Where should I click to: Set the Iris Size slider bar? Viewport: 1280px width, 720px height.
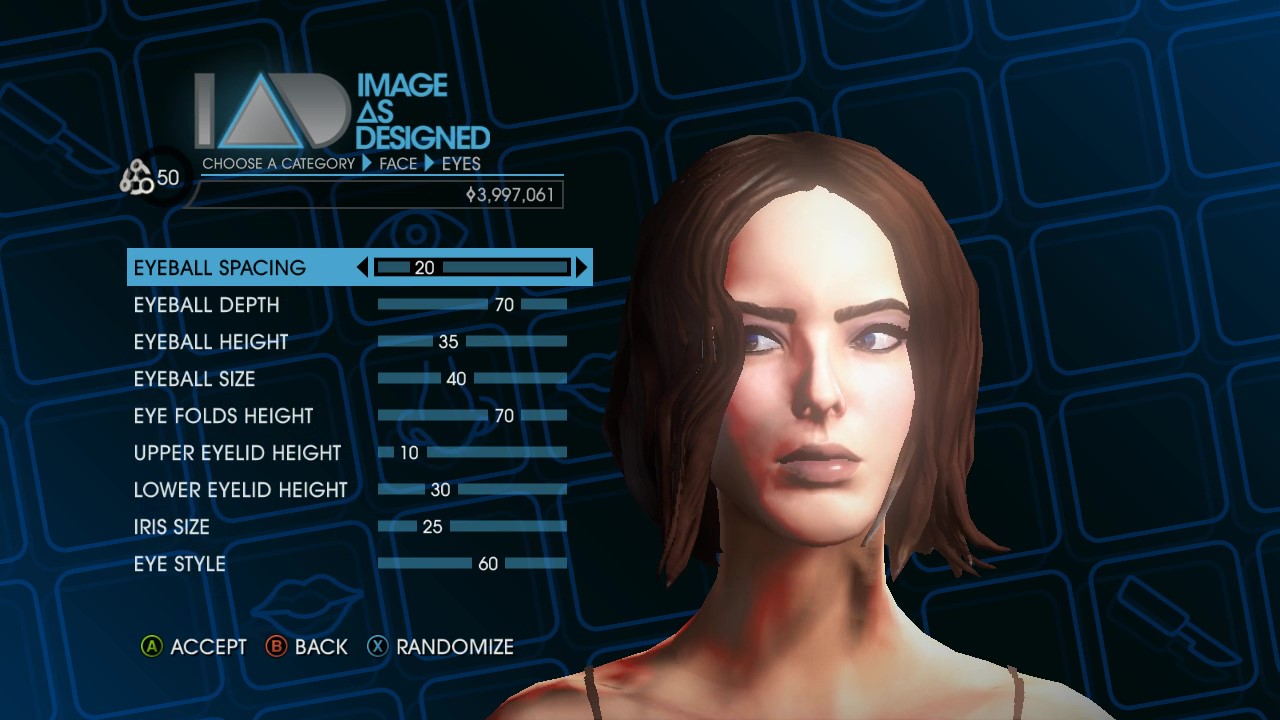point(472,527)
